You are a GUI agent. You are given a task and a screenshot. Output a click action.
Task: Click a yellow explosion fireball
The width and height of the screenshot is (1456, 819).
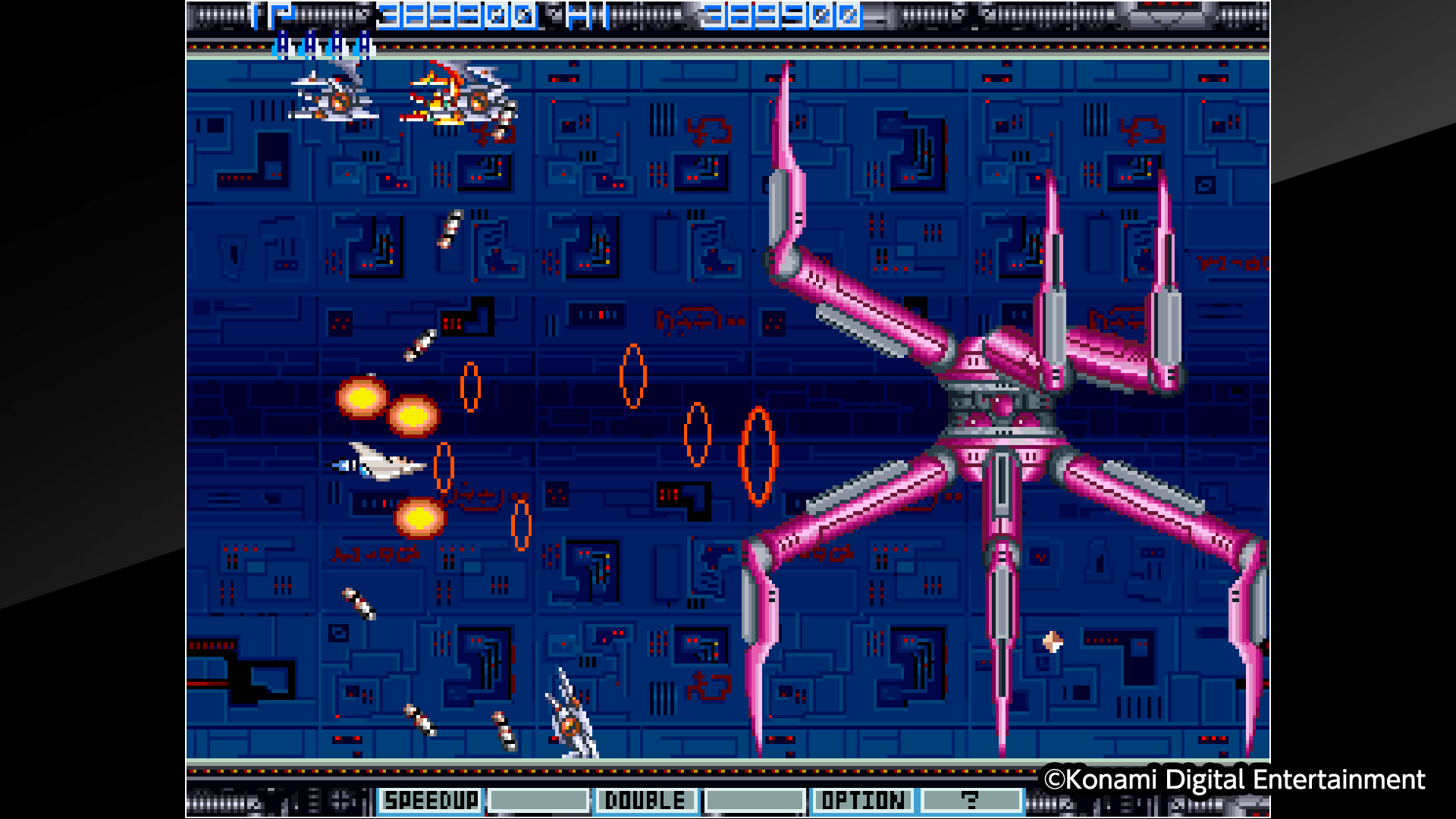[364, 400]
